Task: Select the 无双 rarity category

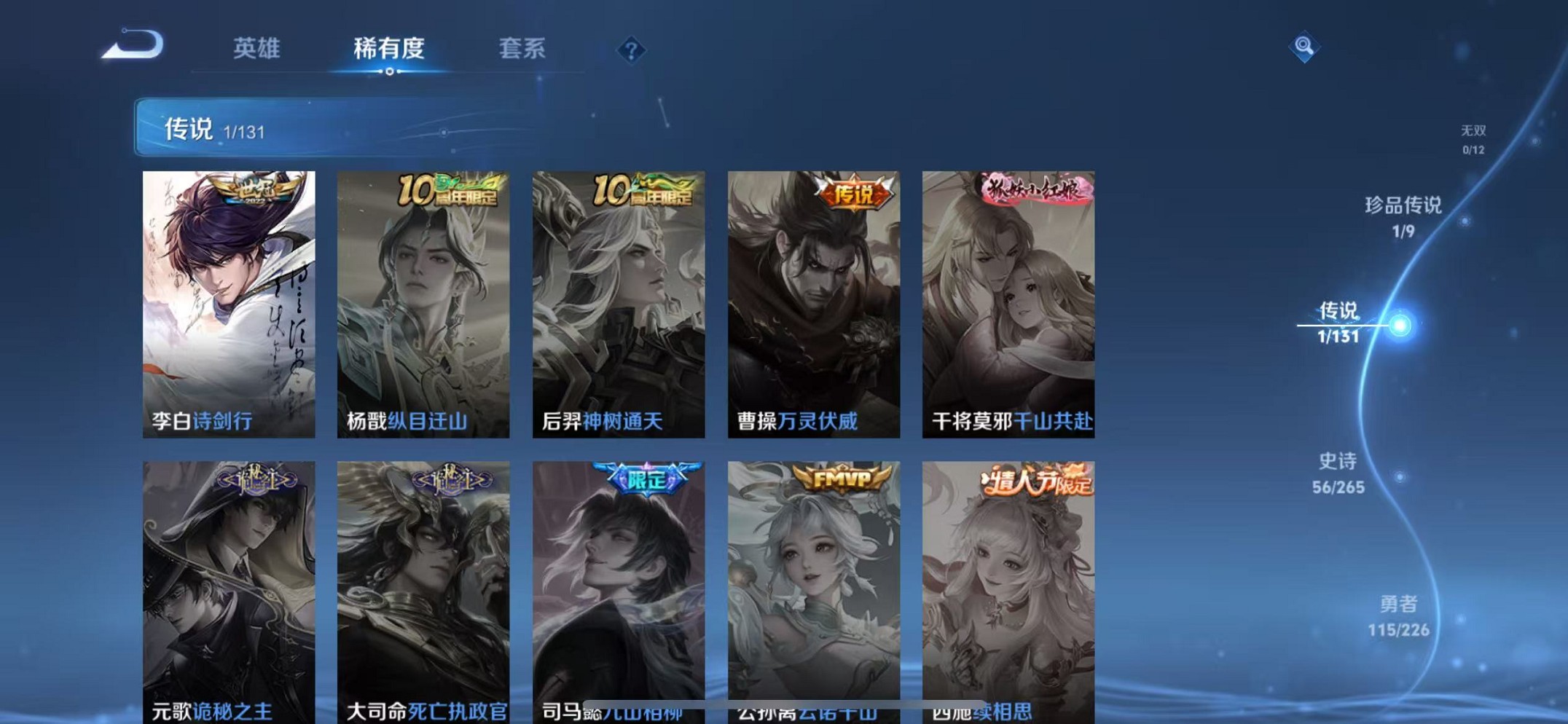Action: pyautogui.click(x=1474, y=138)
